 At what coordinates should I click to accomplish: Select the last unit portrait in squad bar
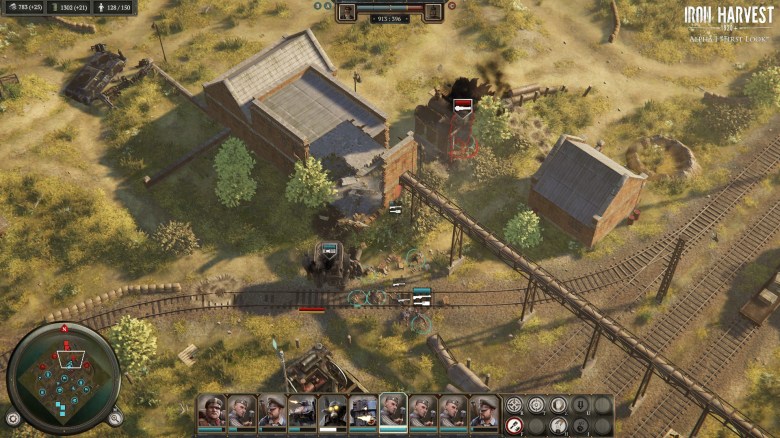pyautogui.click(x=484, y=411)
